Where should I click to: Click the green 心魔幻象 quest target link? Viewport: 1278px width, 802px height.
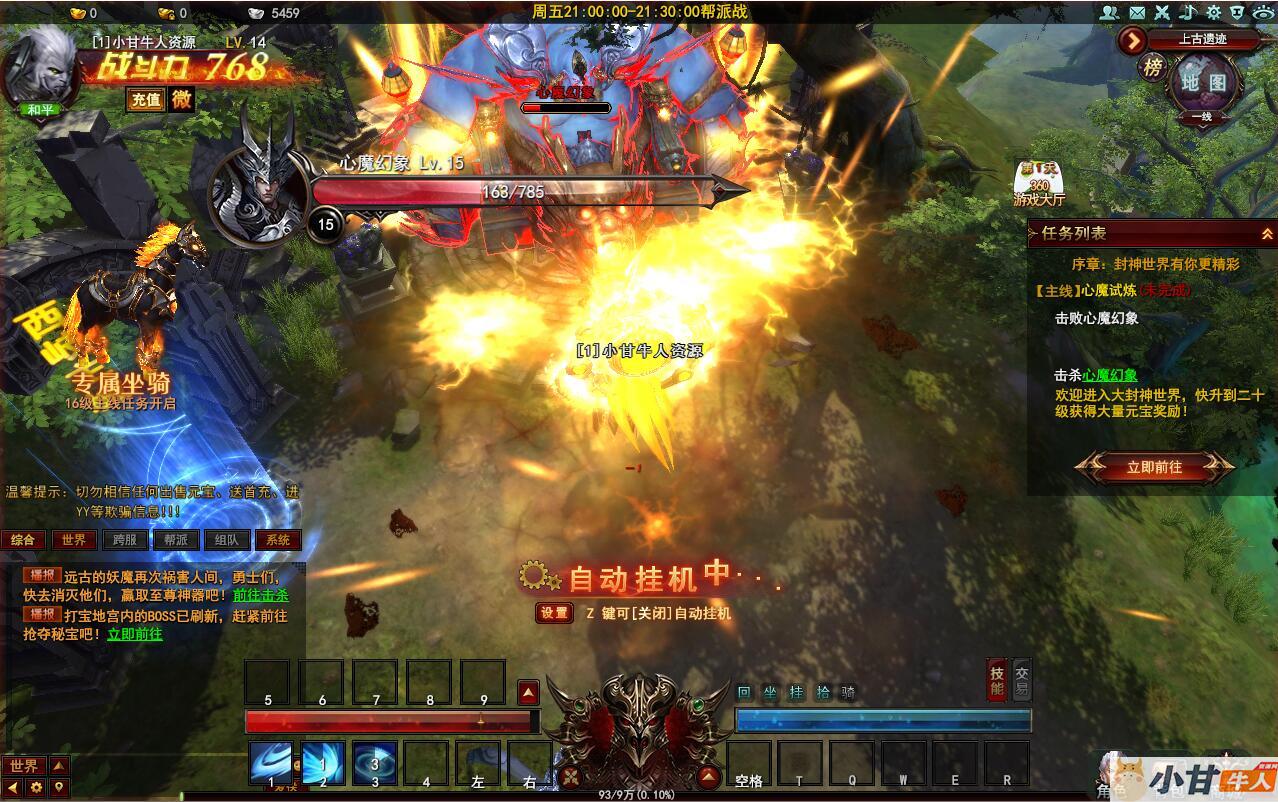click(1110, 375)
